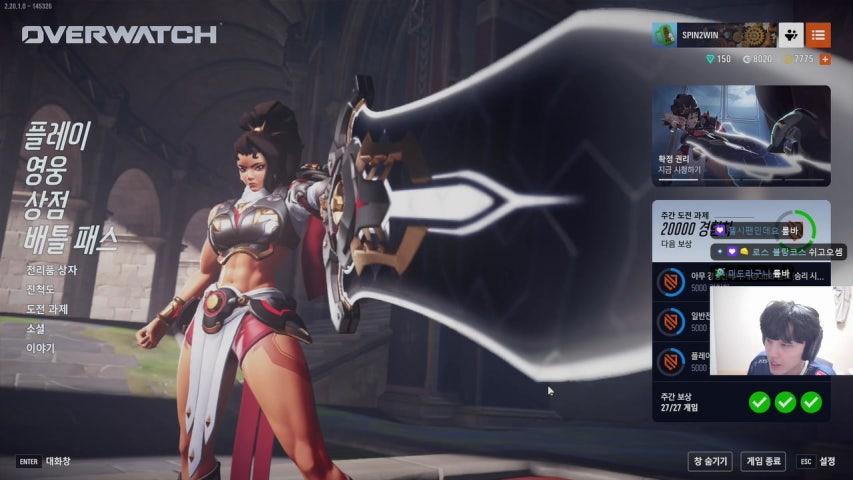
Task: Click 게임 종료 (Exit Game) button
Action: 764,461
